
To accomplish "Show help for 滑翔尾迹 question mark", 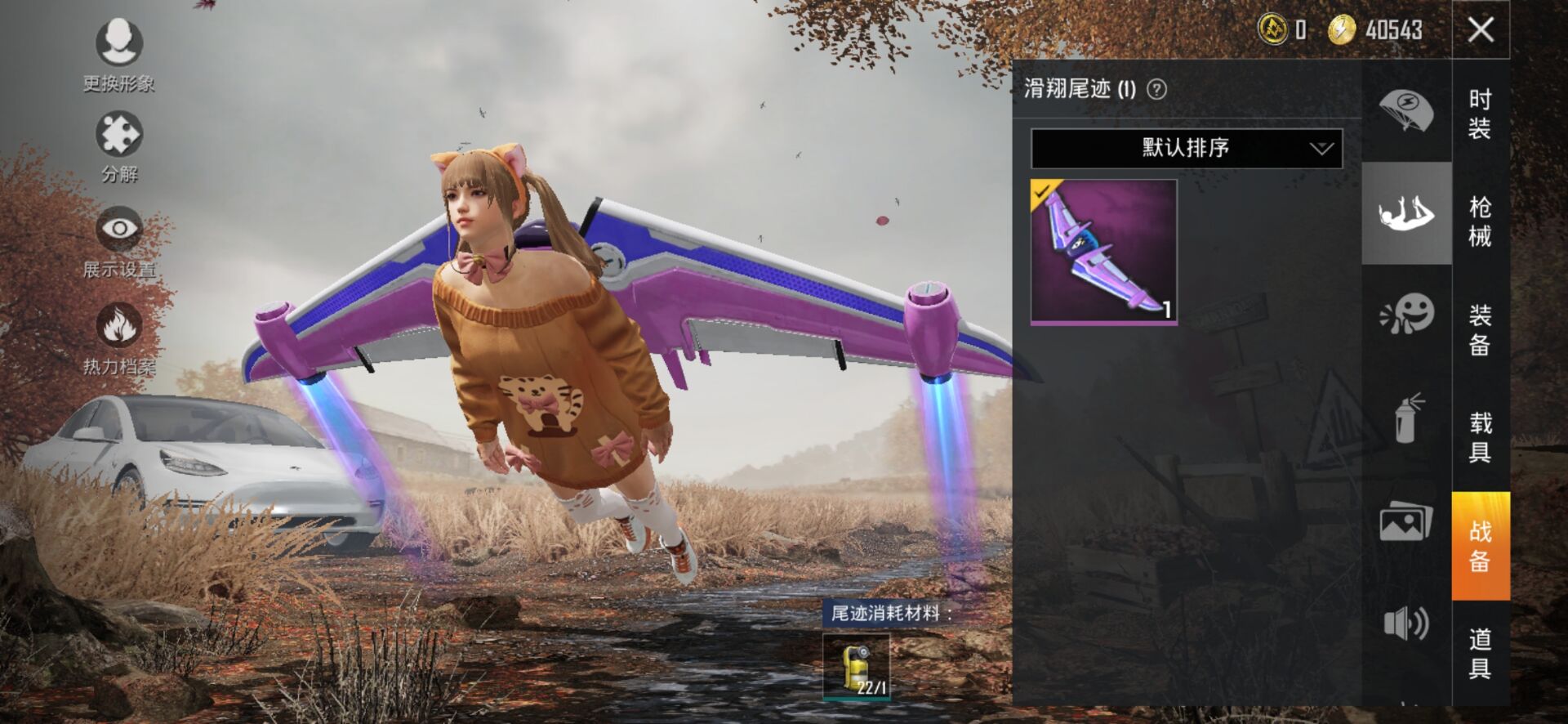I will click(x=1156, y=89).
